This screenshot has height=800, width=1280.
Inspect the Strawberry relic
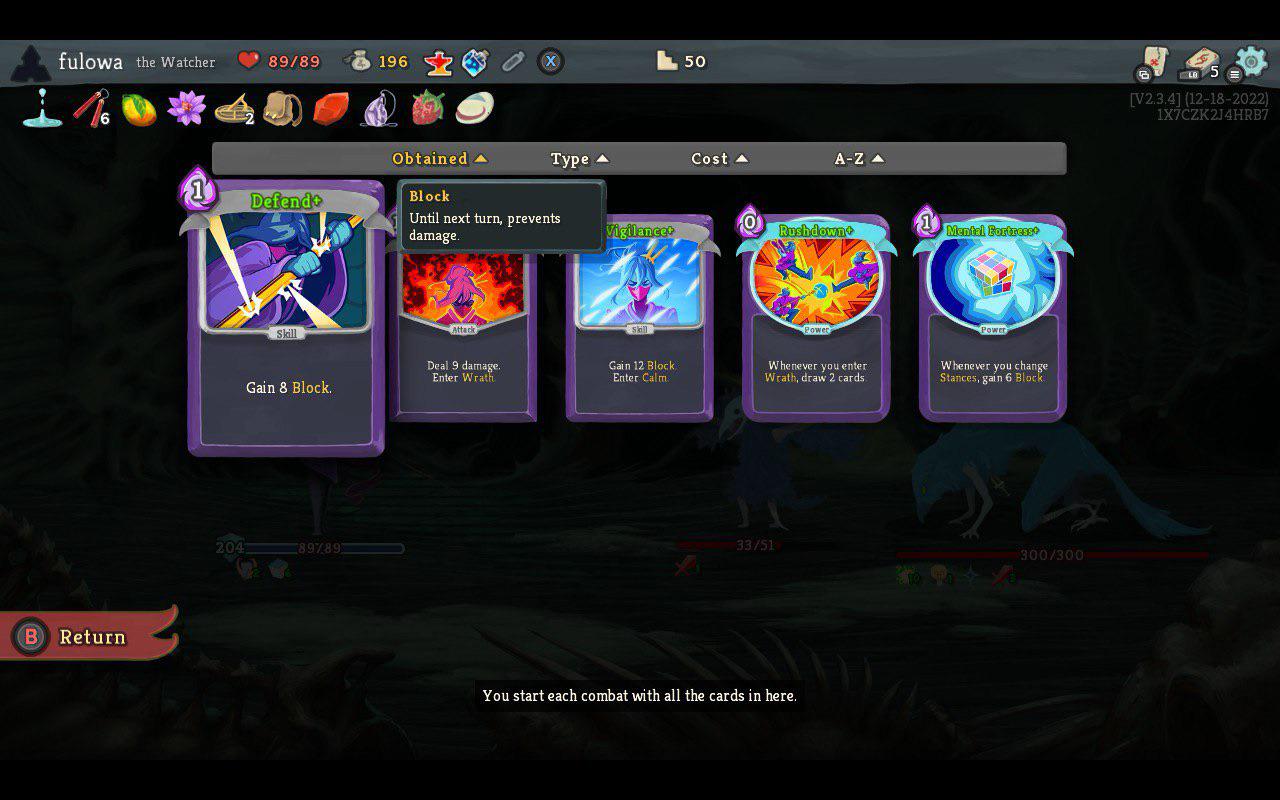coord(427,108)
